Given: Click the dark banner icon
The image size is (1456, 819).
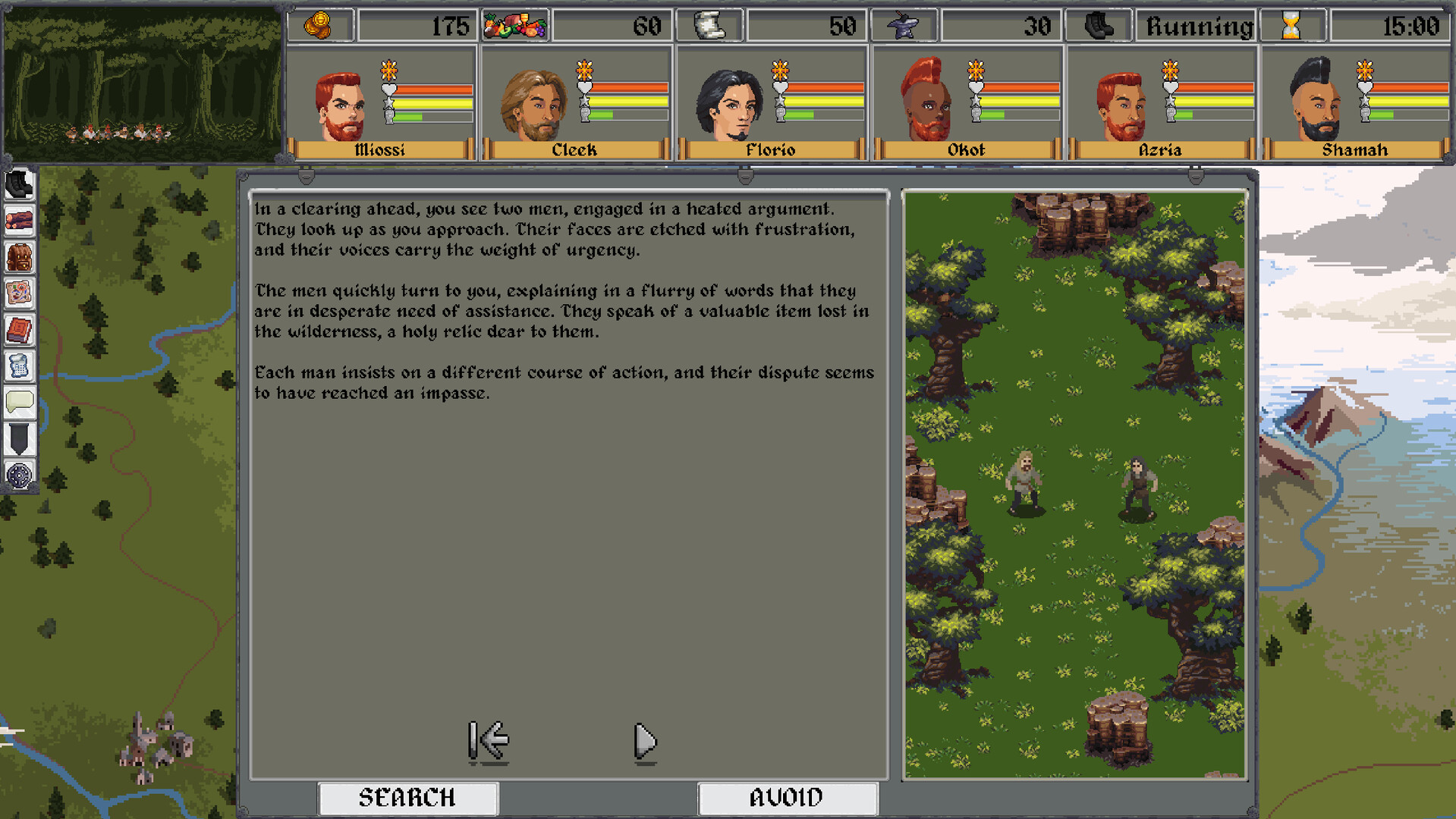Looking at the screenshot, I should pos(19,438).
